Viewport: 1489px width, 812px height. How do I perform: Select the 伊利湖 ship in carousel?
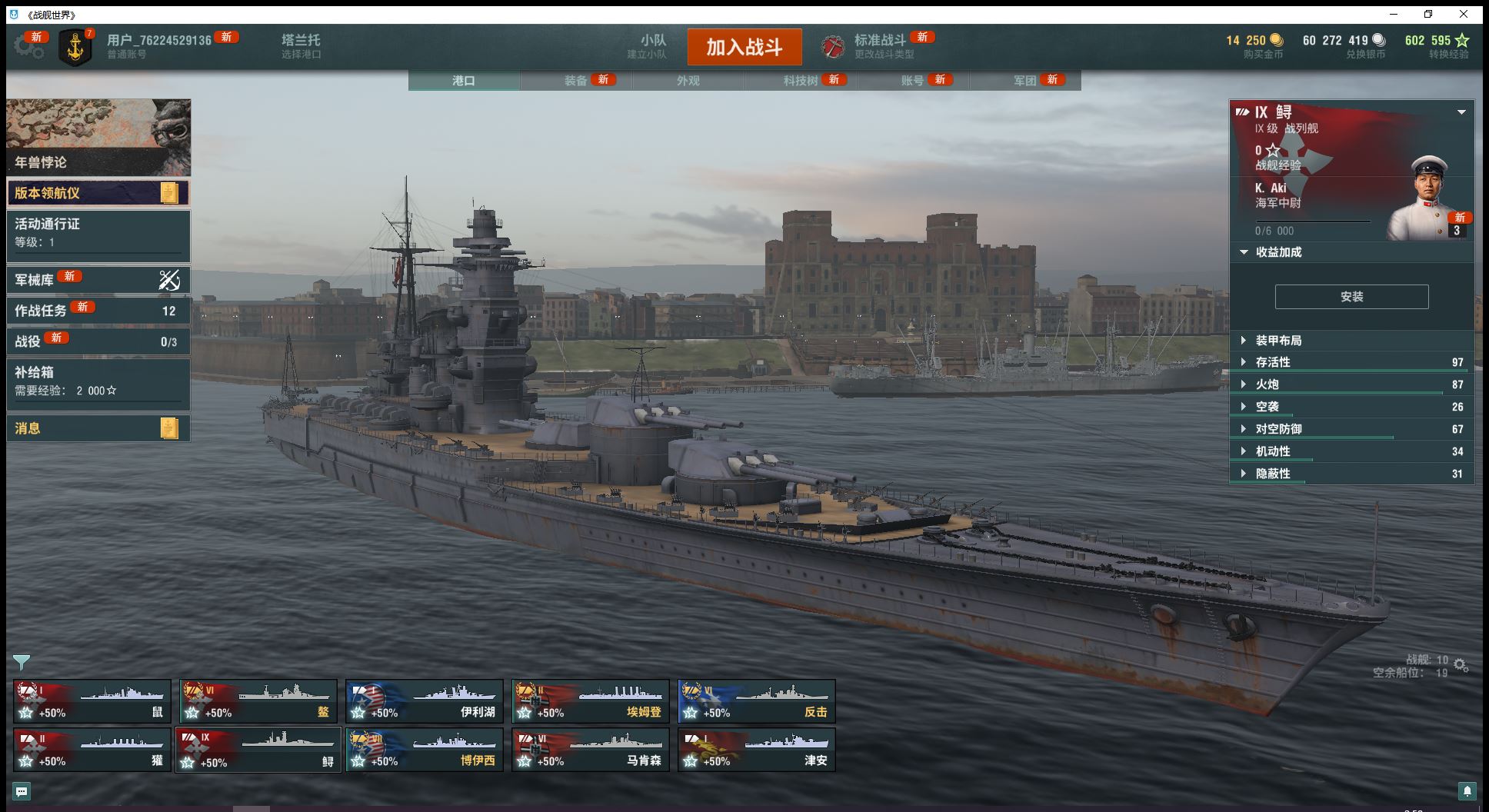pyautogui.click(x=425, y=701)
